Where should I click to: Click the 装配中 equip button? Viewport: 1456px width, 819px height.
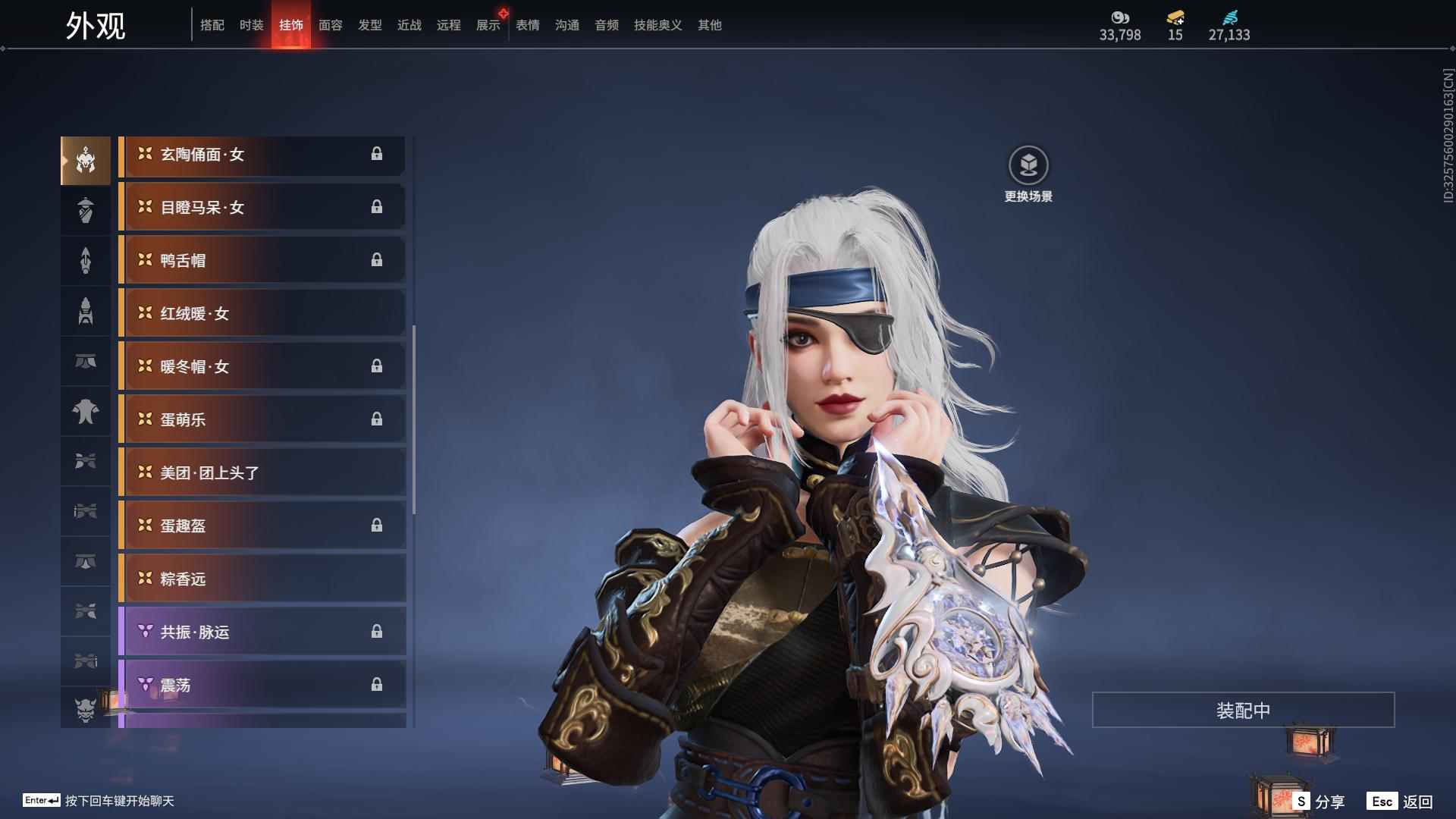[1243, 711]
